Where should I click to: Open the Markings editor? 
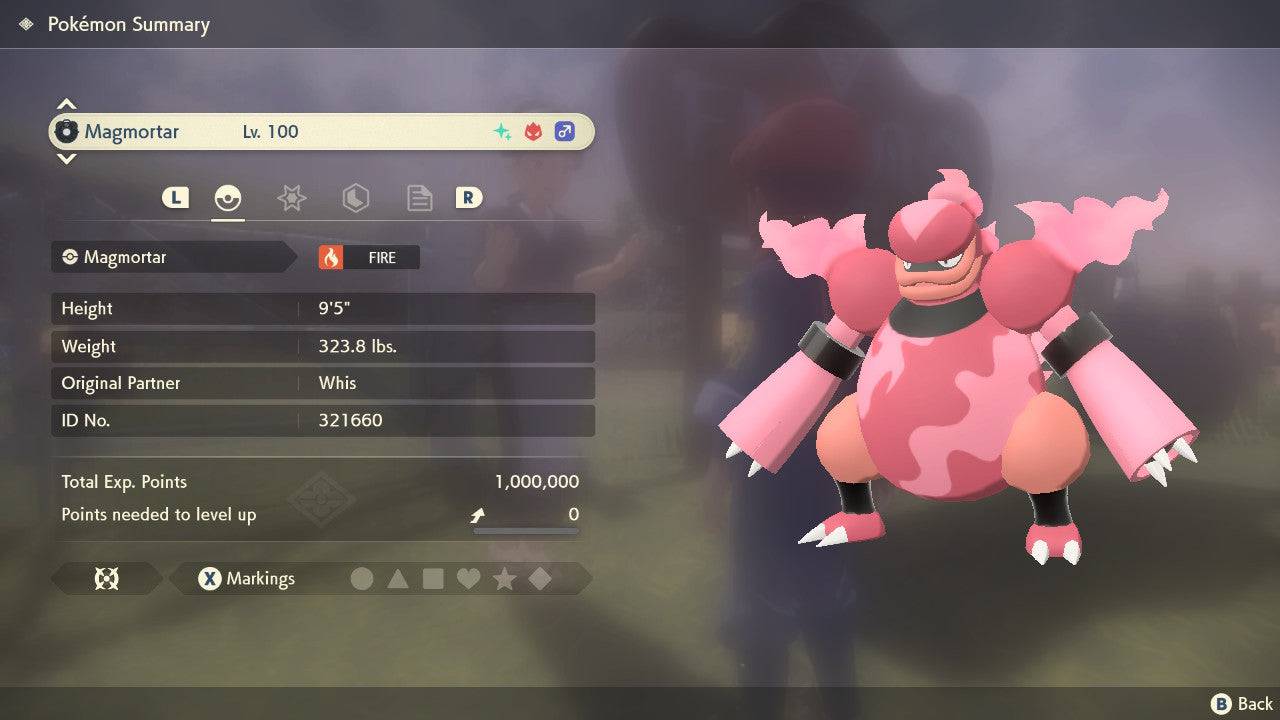click(246, 578)
